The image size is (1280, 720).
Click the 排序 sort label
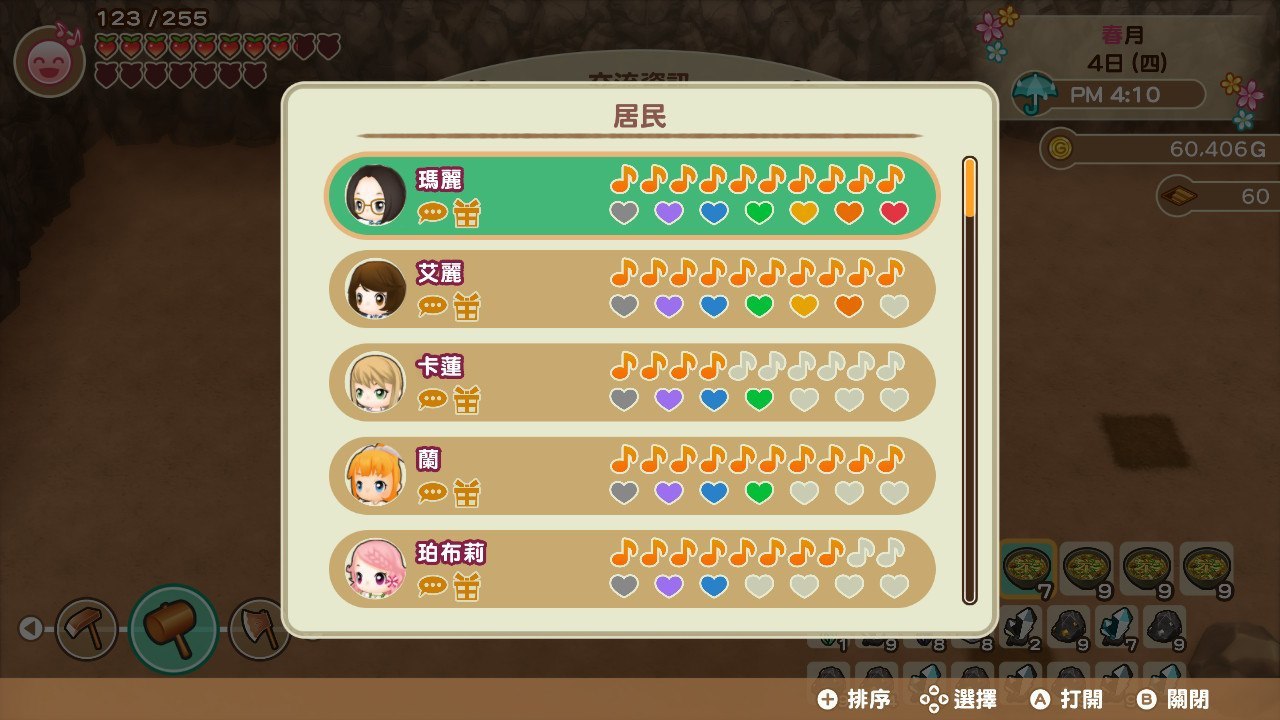pyautogui.click(x=867, y=699)
